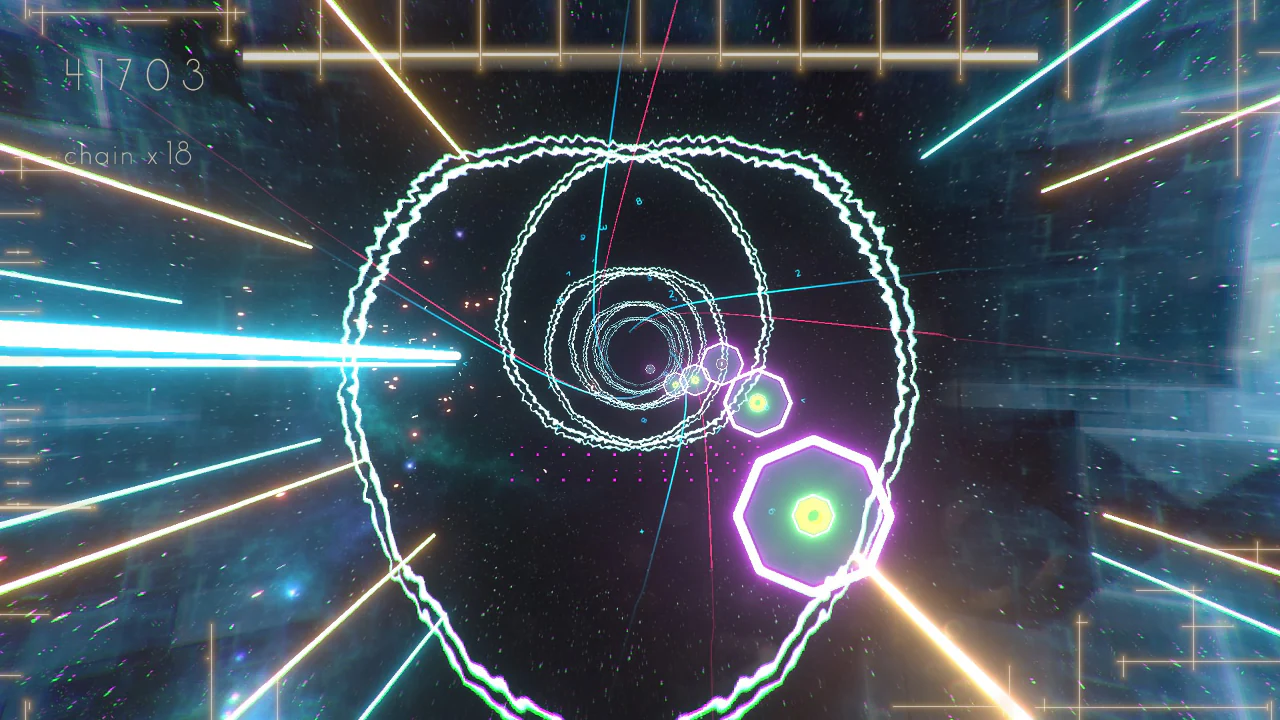Click the cyan arrow marker beside the octagons

(x=803, y=400)
